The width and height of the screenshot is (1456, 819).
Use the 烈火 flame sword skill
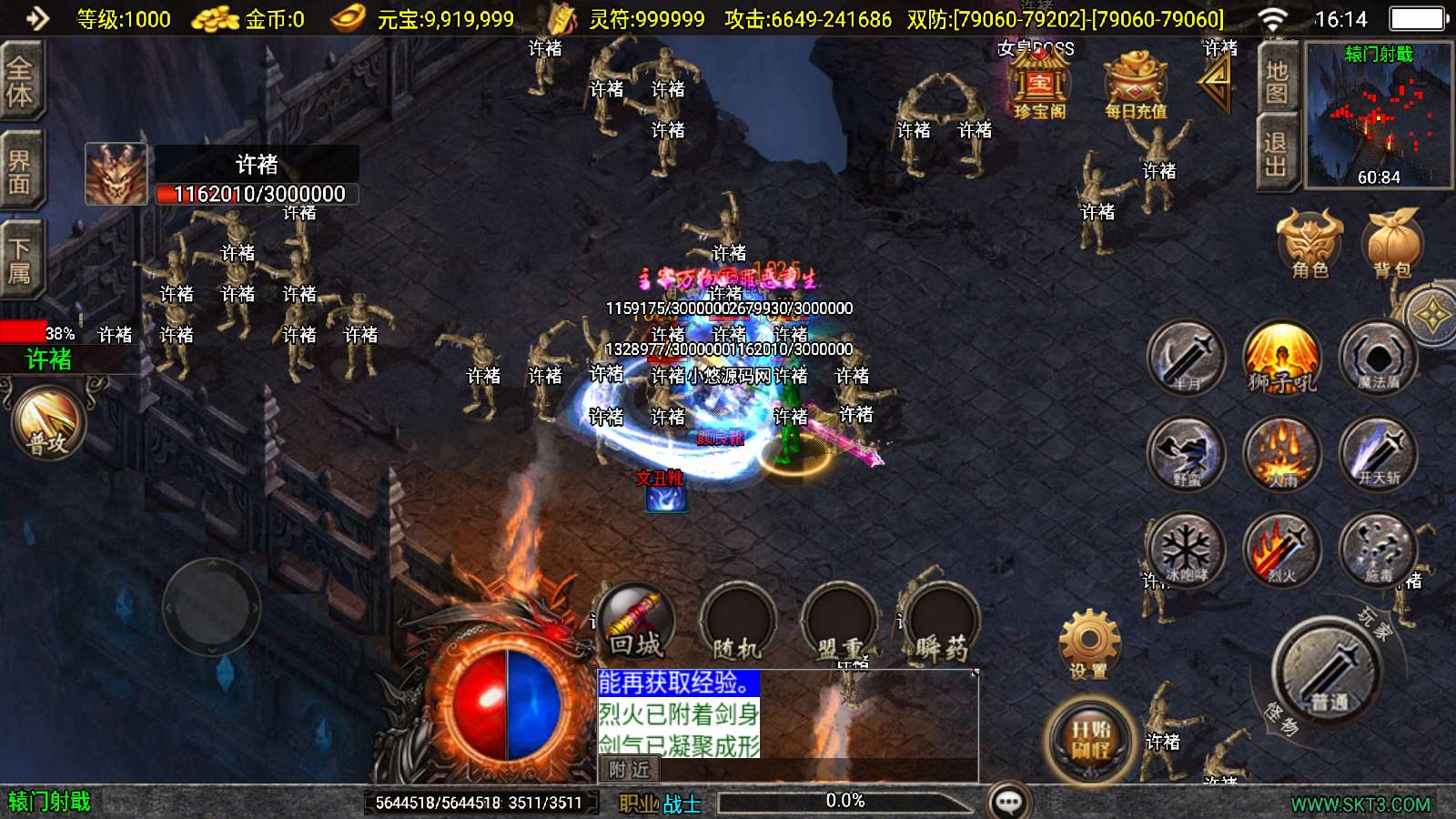pos(1281,550)
